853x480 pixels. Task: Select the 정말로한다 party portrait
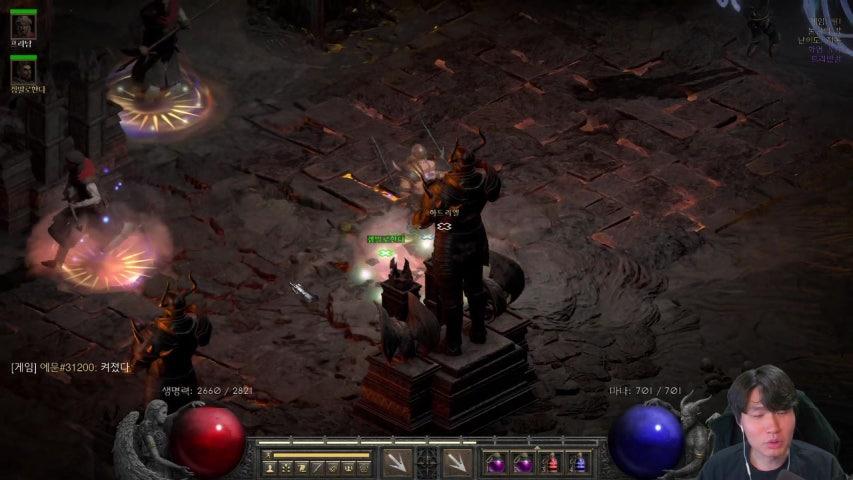click(23, 71)
